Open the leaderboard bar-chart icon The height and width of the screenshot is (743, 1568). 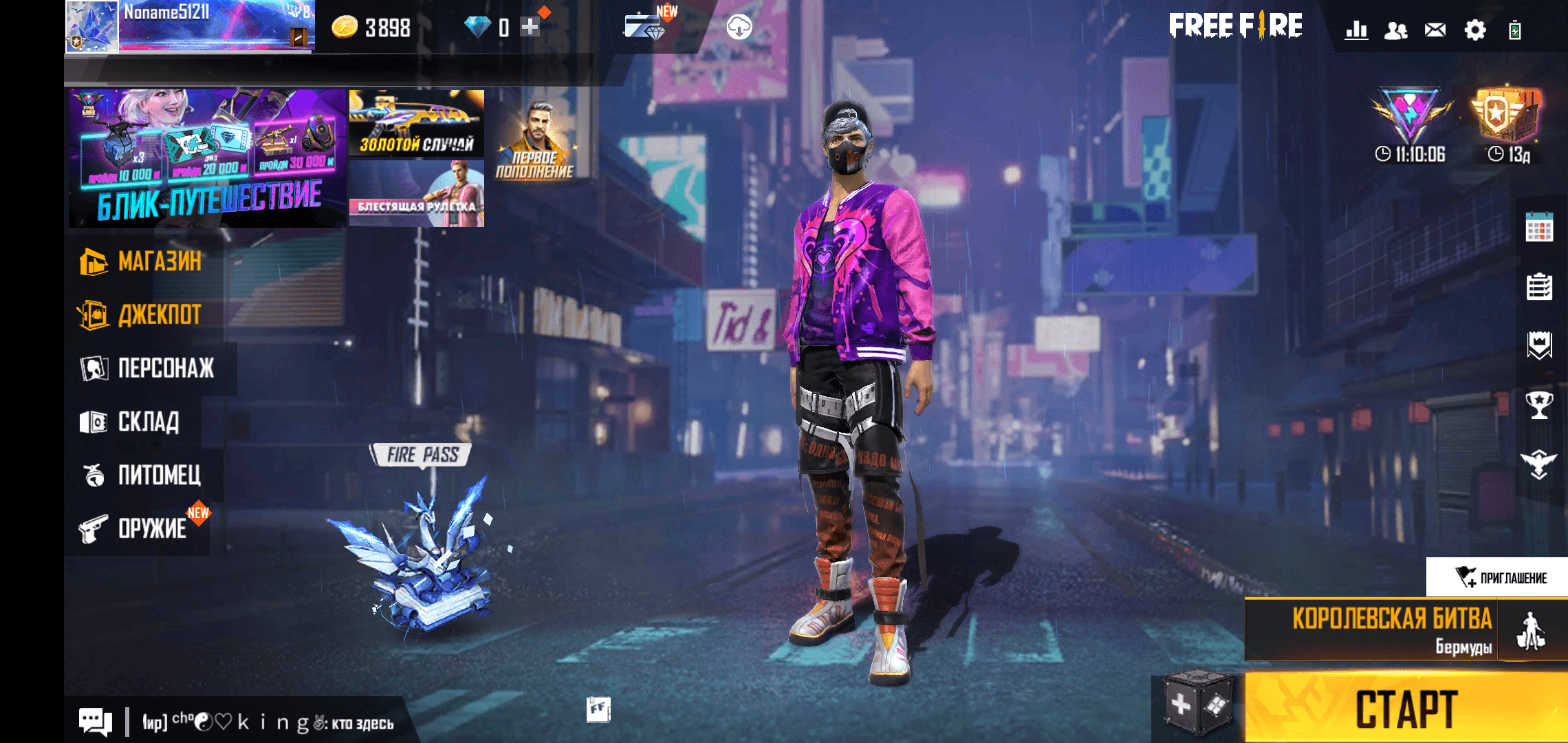pos(1356,30)
